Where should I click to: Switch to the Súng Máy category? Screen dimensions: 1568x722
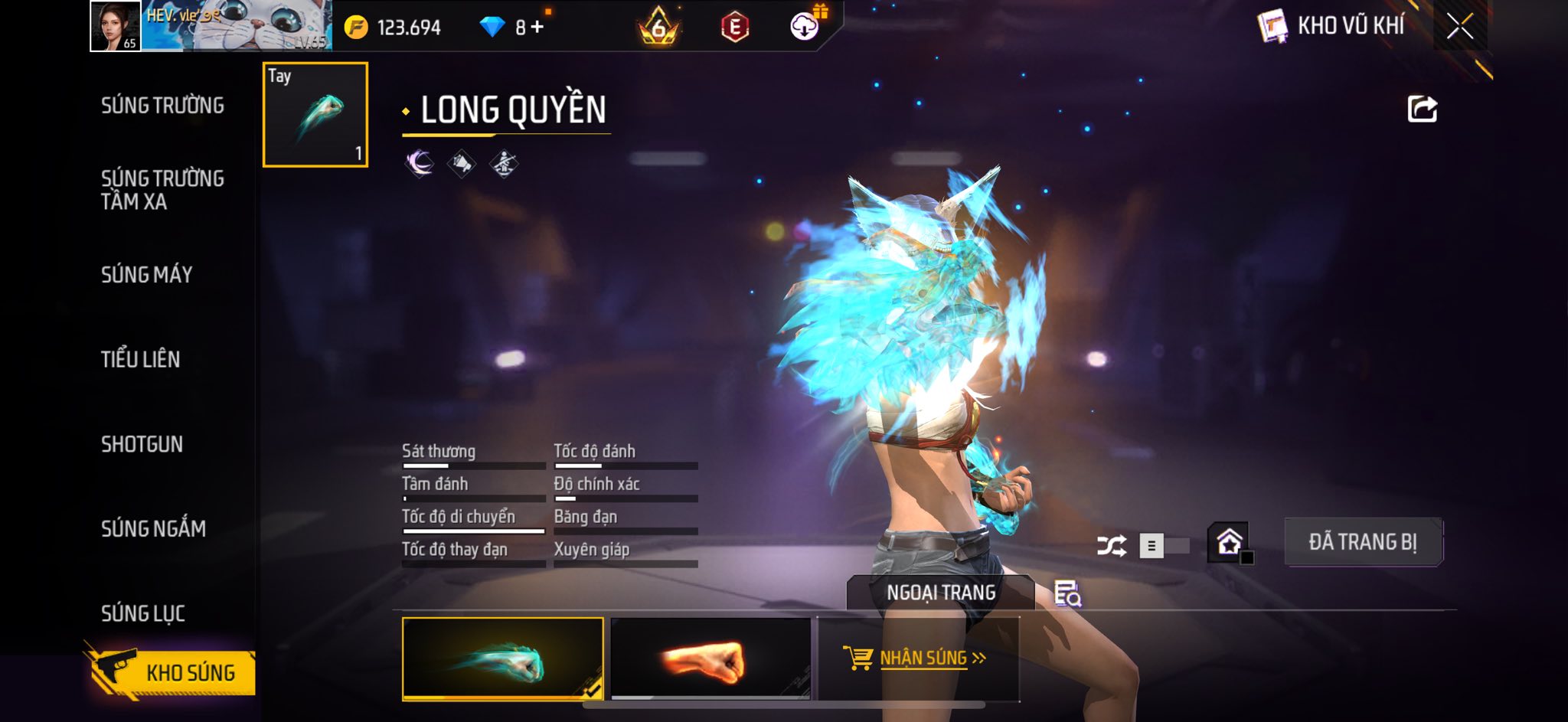(146, 275)
